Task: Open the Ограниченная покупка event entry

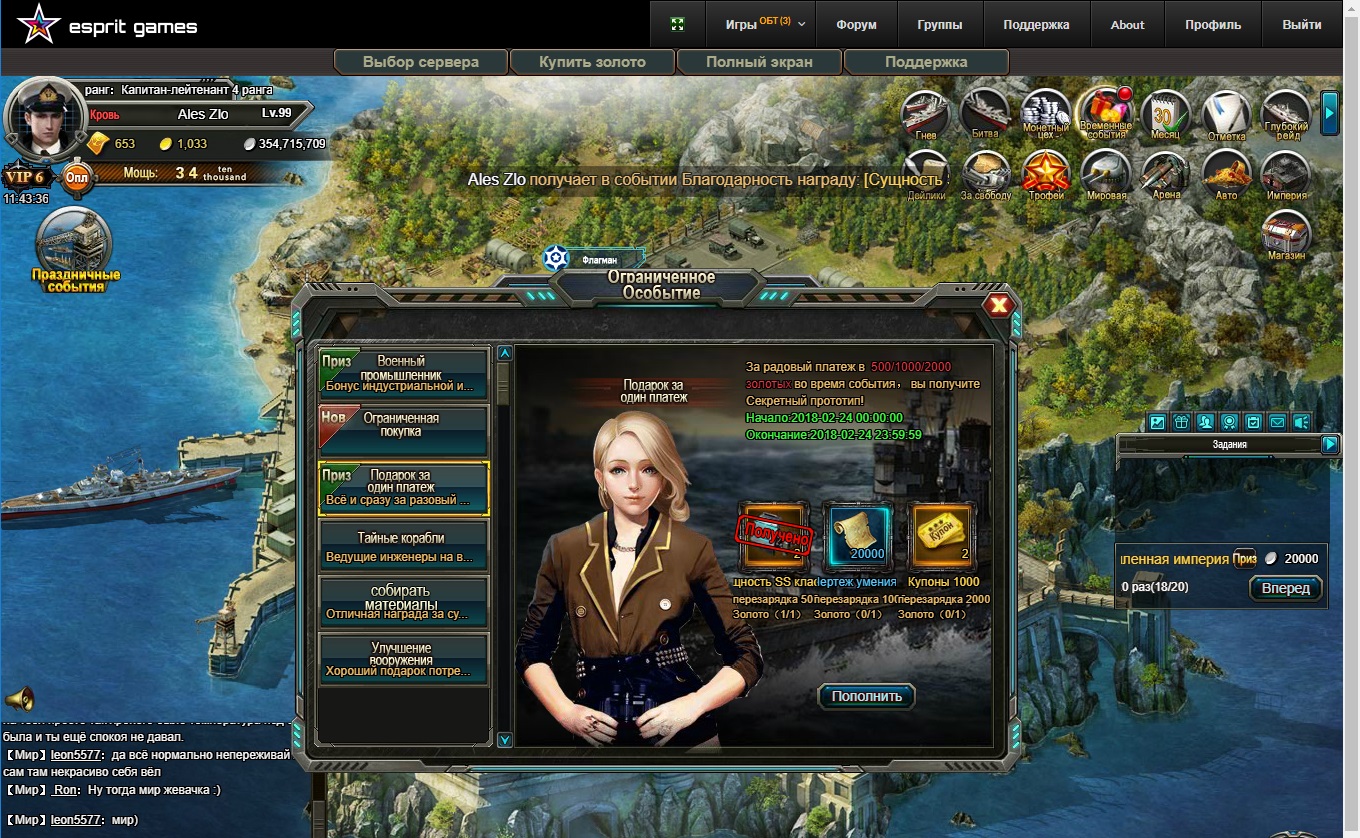Action: point(403,430)
